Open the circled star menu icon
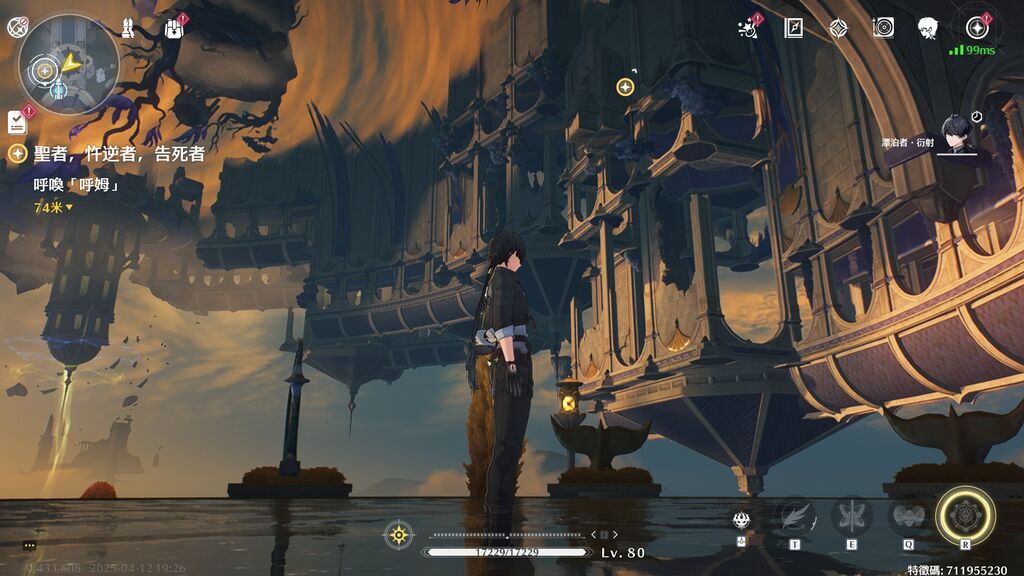The height and width of the screenshot is (576, 1024). [977, 28]
